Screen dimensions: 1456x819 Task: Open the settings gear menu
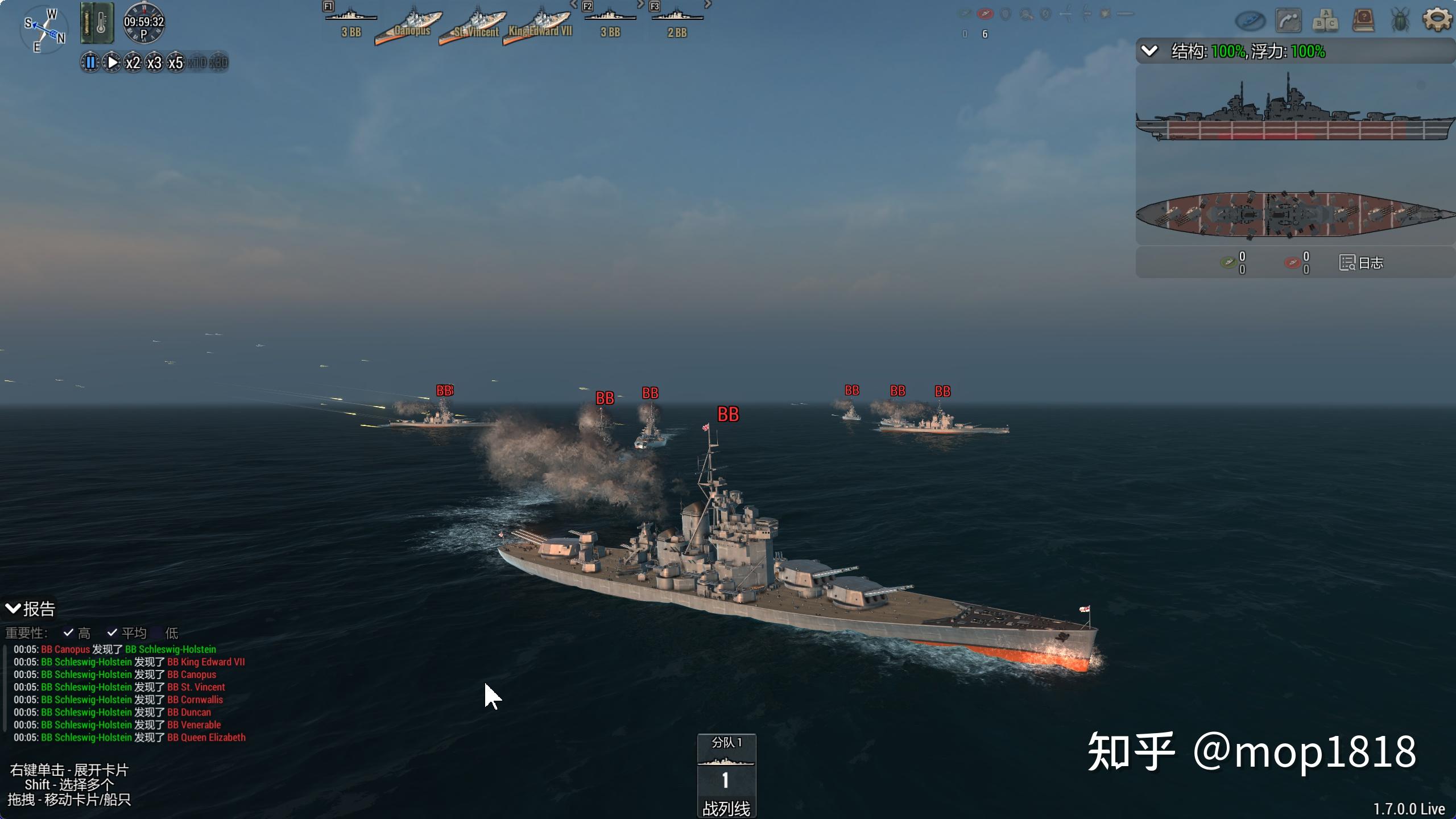pyautogui.click(x=1437, y=20)
